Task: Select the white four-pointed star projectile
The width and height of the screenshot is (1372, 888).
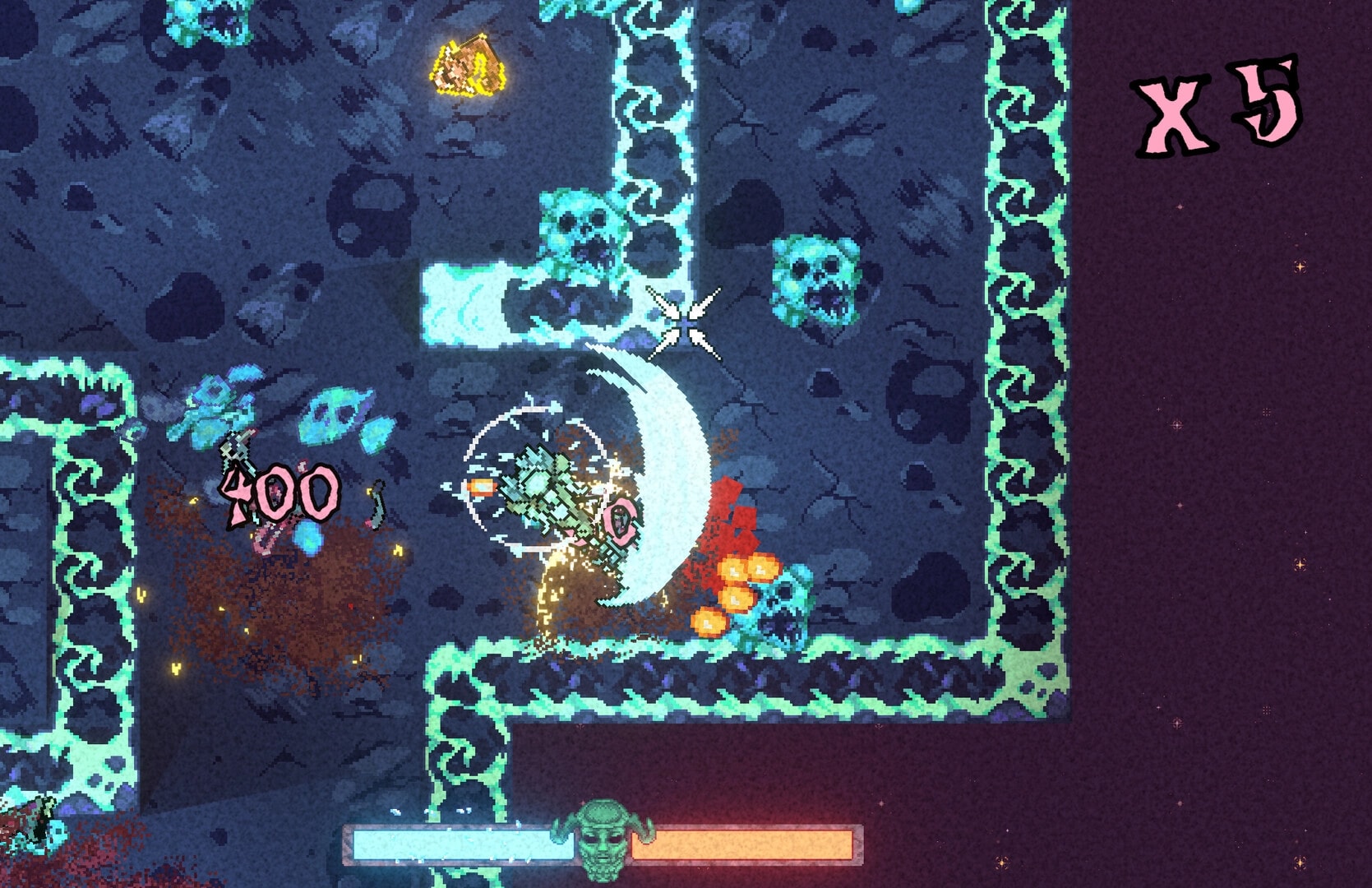Action: [685, 321]
